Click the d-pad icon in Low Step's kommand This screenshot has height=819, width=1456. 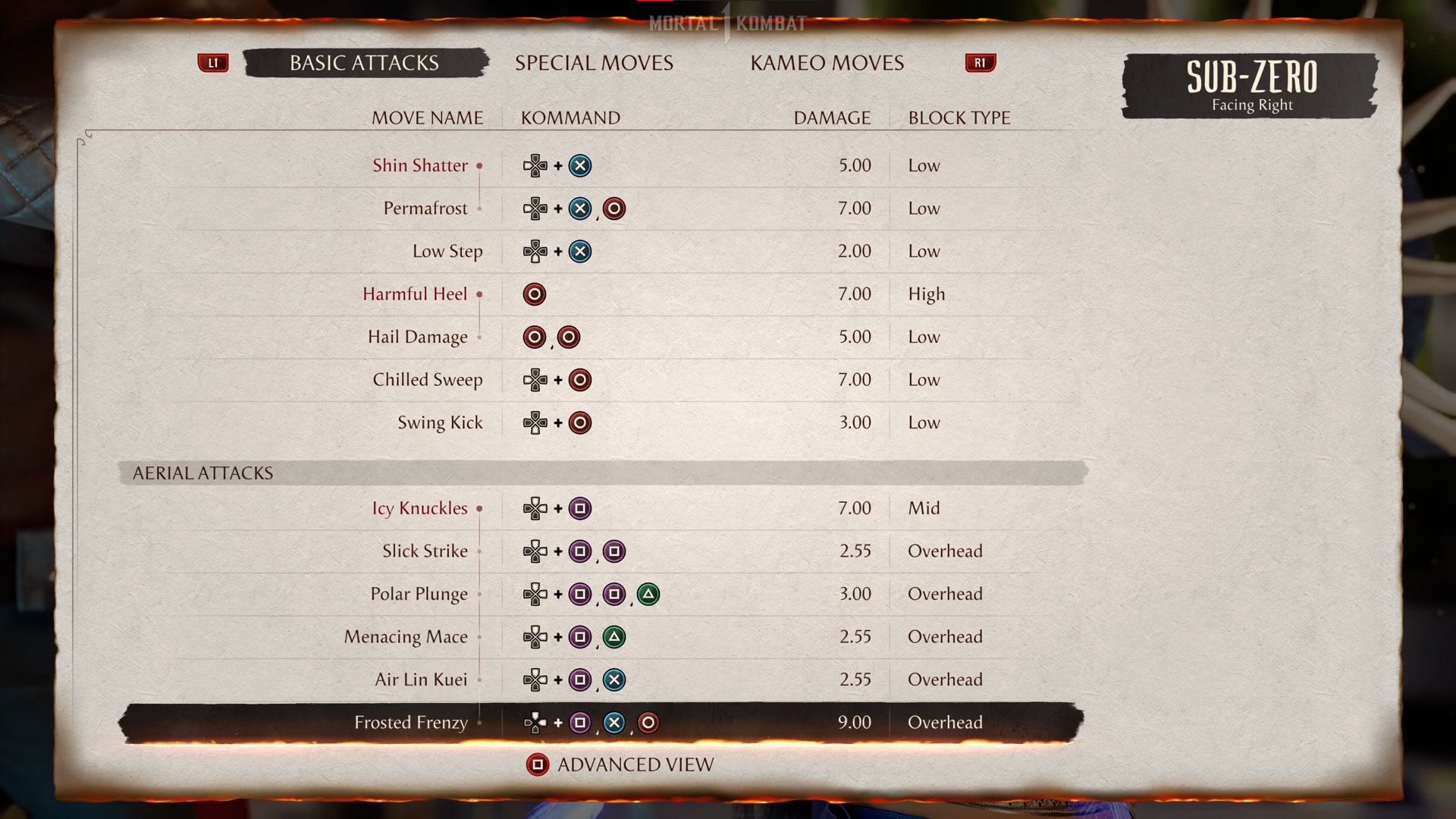point(536,251)
